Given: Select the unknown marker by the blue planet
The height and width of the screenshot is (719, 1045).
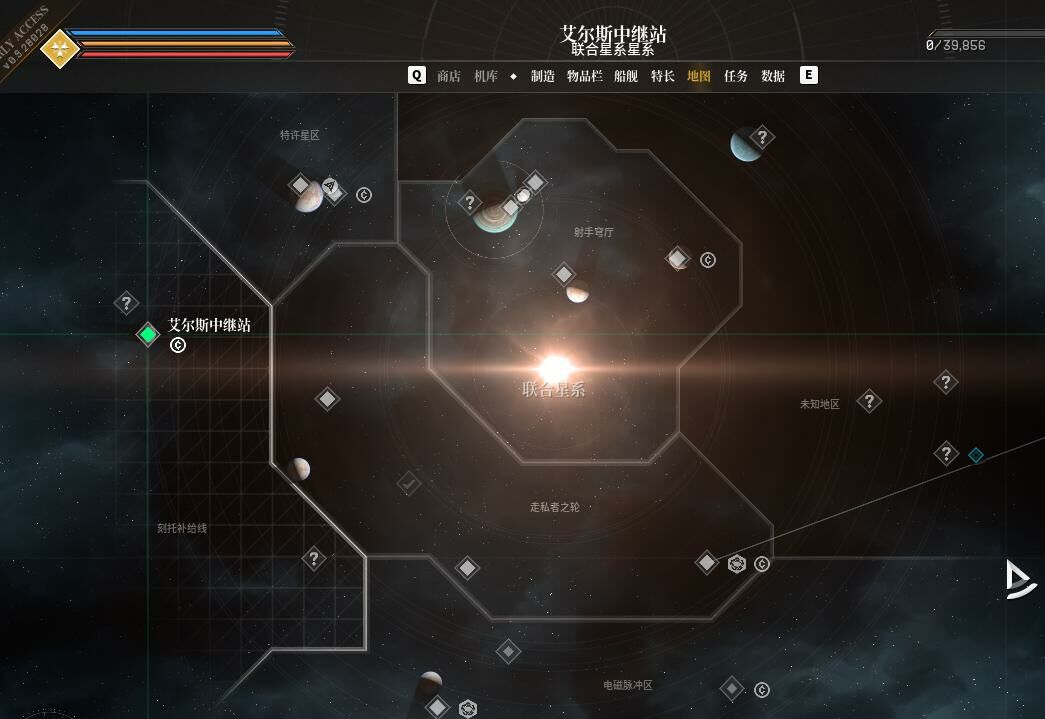Looking at the screenshot, I should pos(763,137).
